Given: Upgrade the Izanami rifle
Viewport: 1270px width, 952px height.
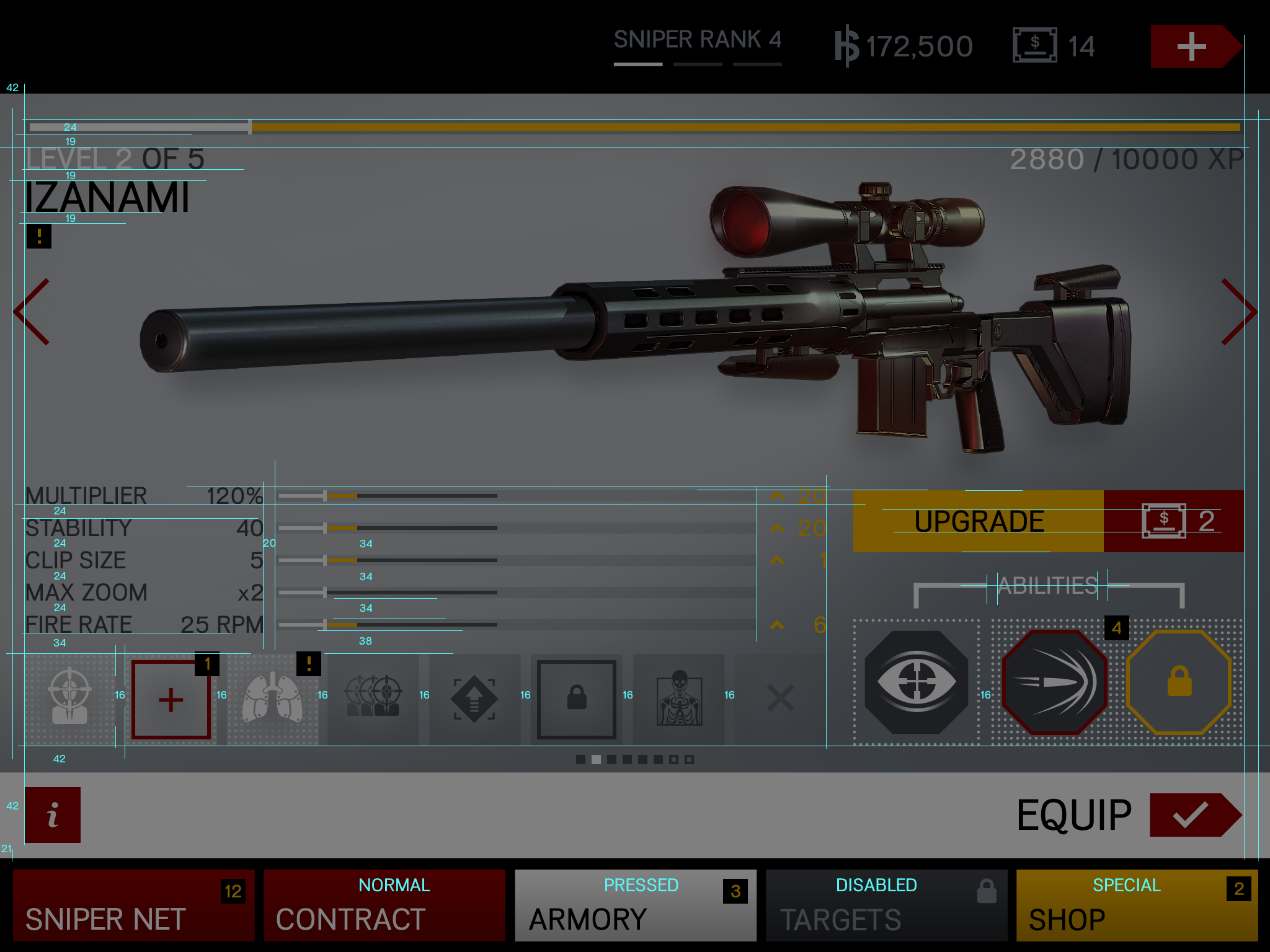Looking at the screenshot, I should (979, 521).
